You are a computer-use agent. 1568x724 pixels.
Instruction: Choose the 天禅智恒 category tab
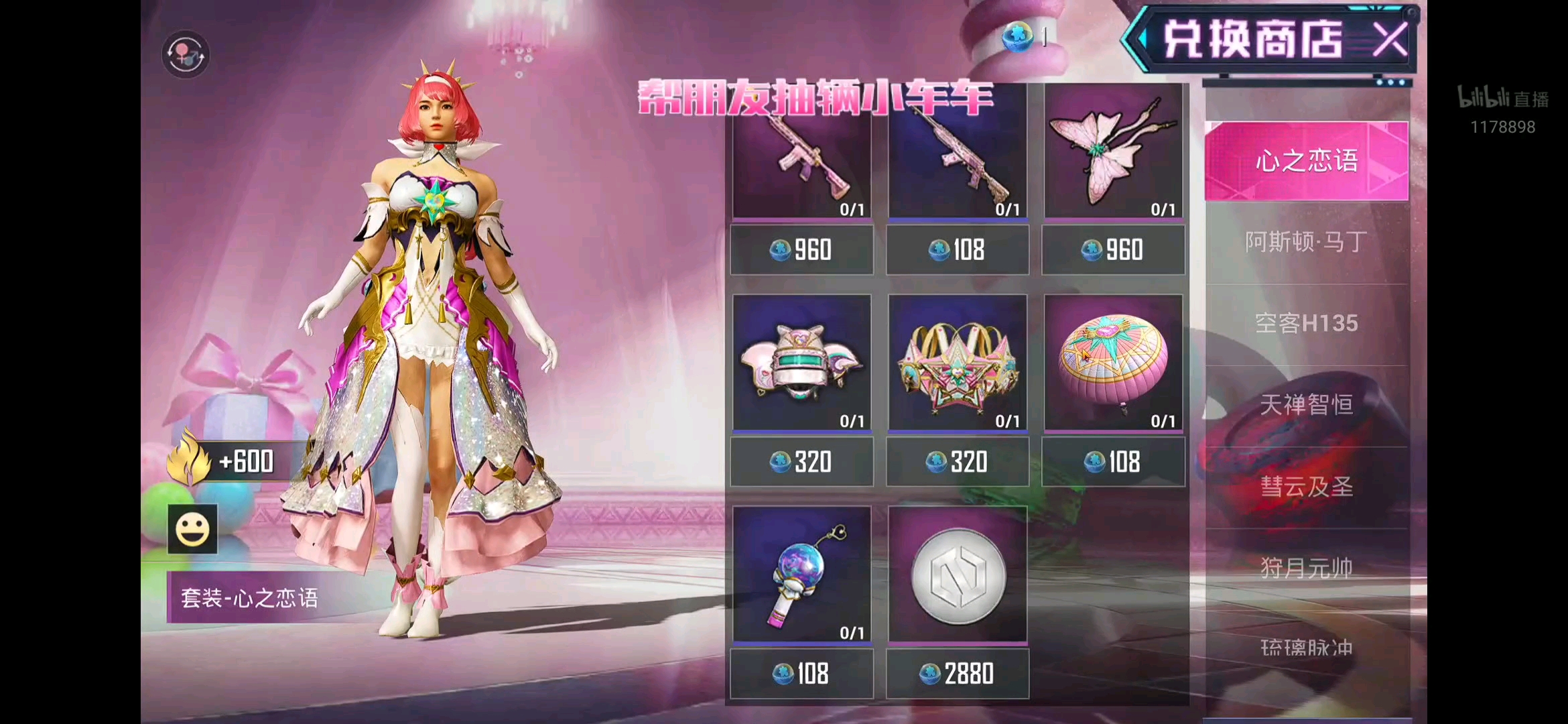1306,405
